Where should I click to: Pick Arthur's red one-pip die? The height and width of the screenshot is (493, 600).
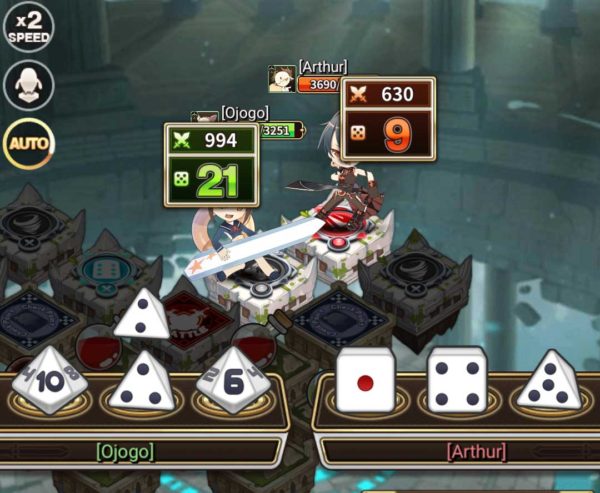364,380
